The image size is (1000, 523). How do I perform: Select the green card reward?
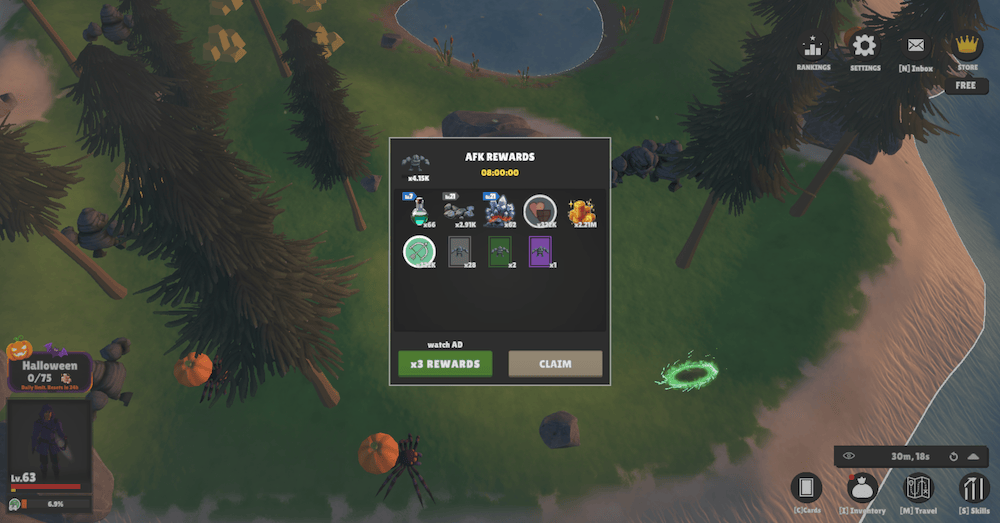pyautogui.click(x=500, y=251)
